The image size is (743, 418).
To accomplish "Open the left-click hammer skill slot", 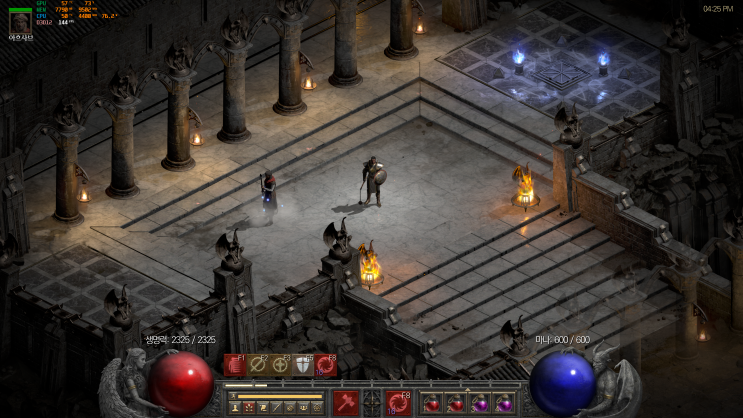I will click(346, 403).
